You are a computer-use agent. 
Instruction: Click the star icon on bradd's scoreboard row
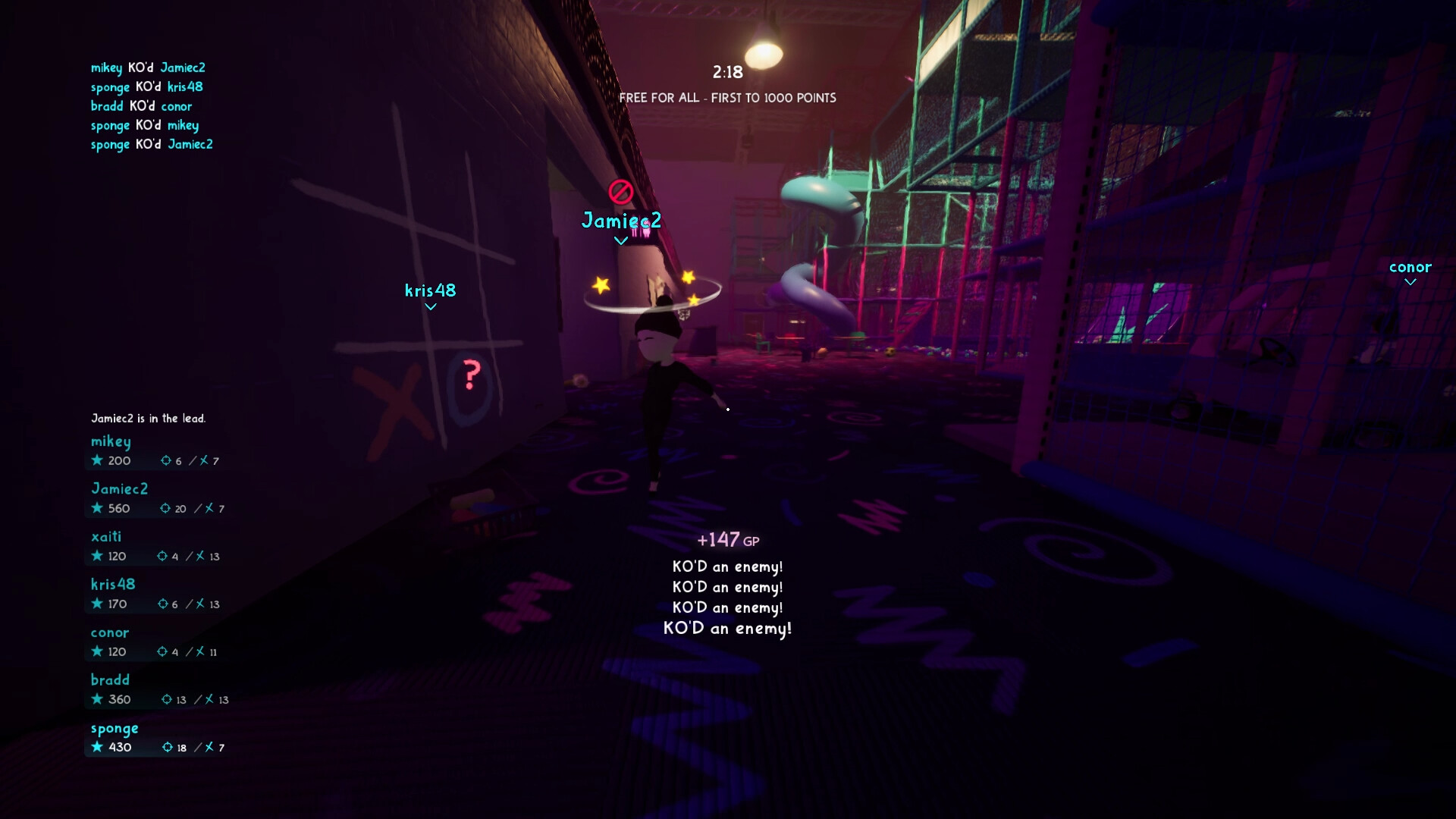pyautogui.click(x=98, y=699)
